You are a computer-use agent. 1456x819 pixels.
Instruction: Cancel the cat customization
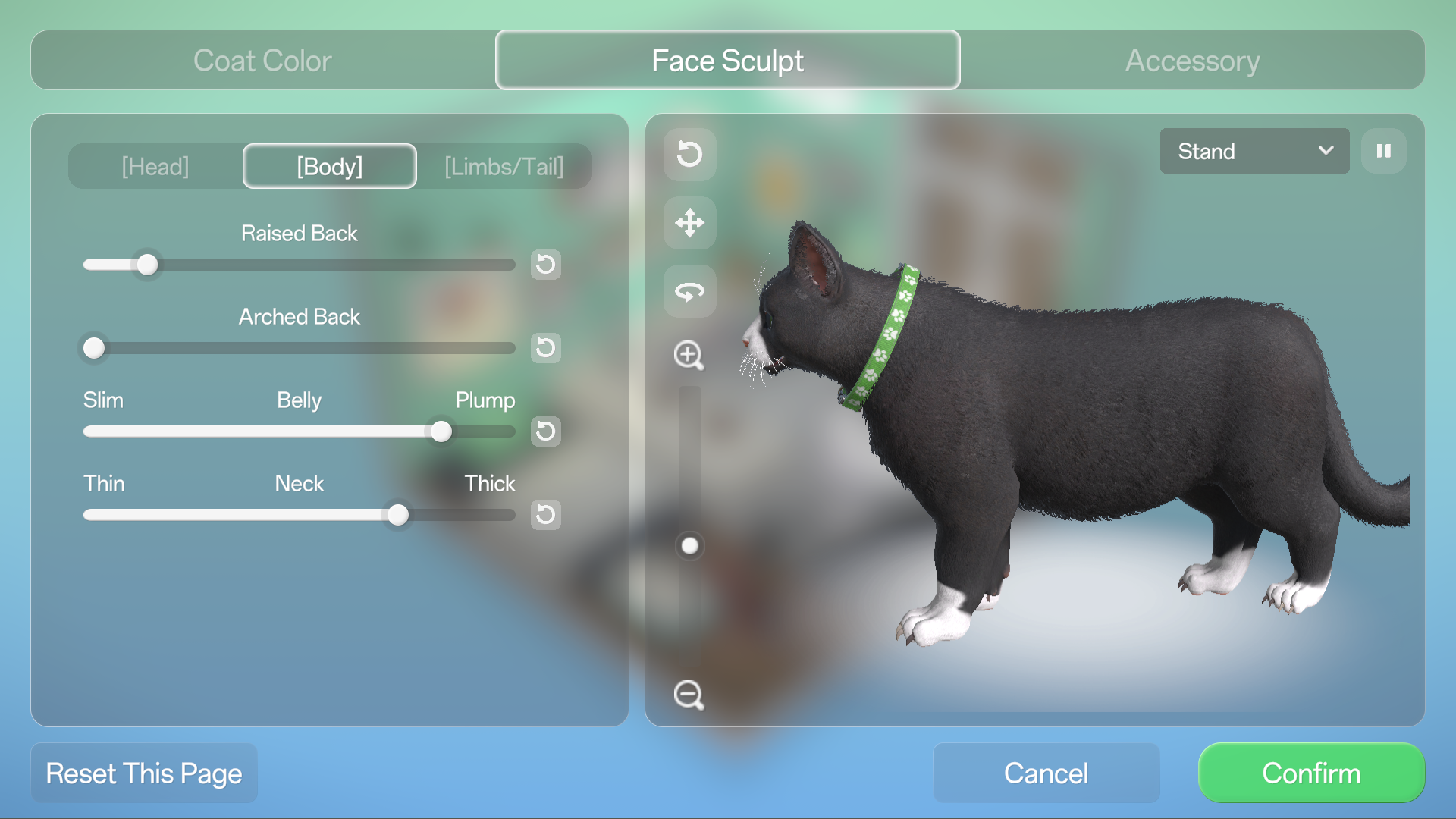[1046, 773]
